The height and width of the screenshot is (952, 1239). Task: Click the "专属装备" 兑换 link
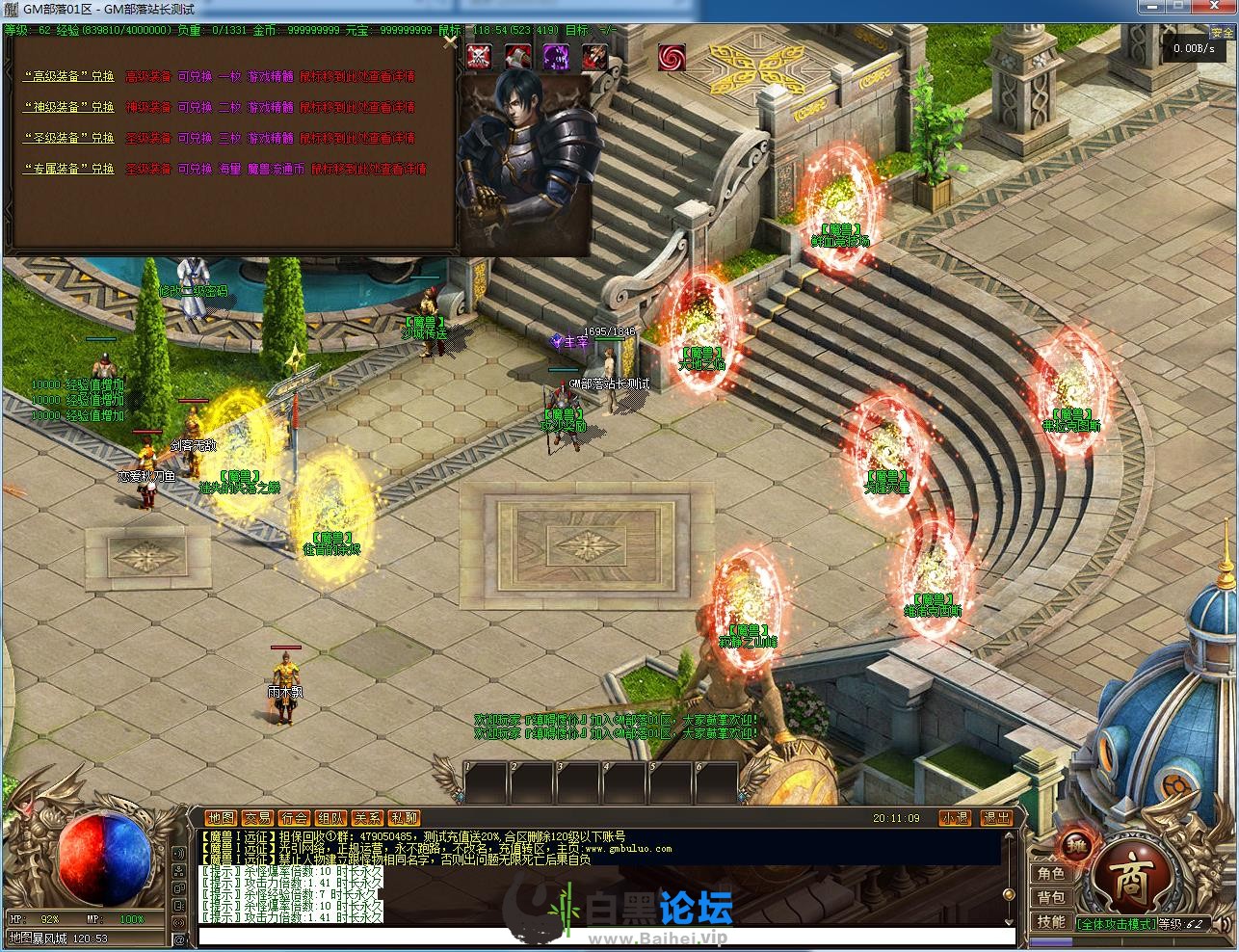coord(69,169)
